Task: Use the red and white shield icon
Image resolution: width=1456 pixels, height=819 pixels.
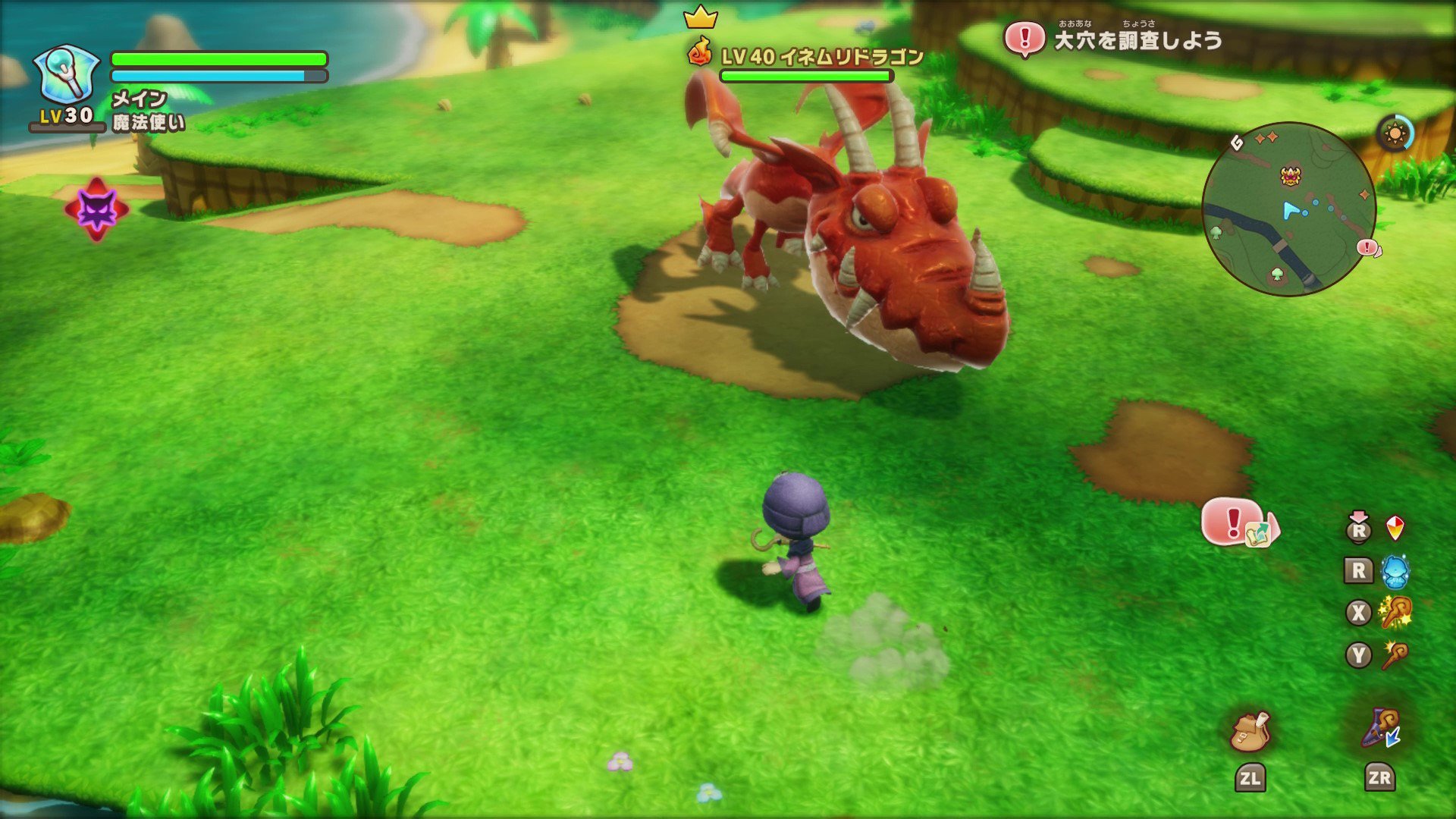Action: pos(1395,528)
